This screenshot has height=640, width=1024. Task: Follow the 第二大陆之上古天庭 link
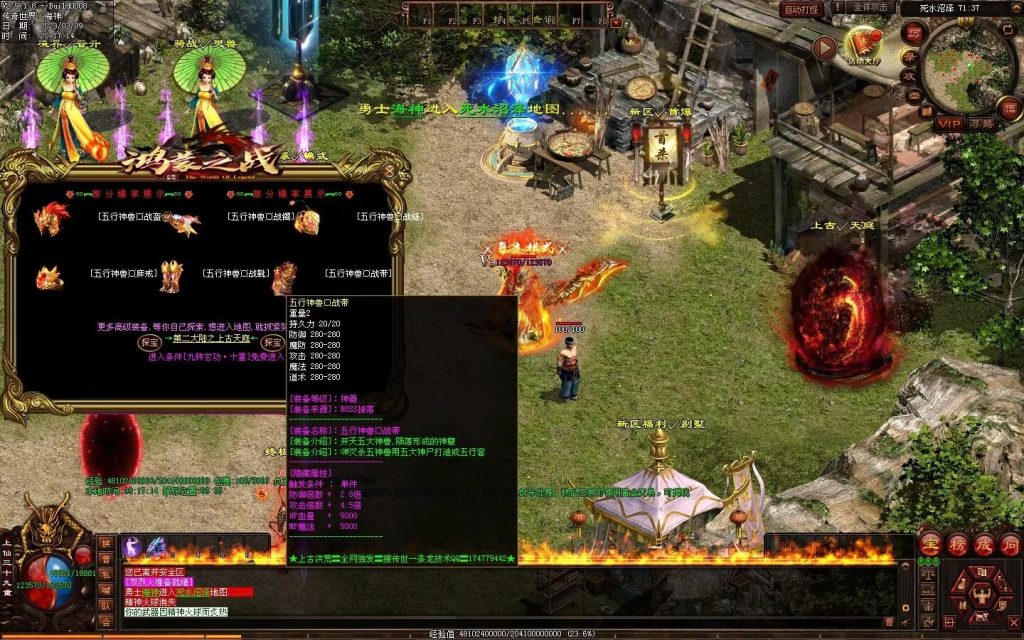coord(212,341)
